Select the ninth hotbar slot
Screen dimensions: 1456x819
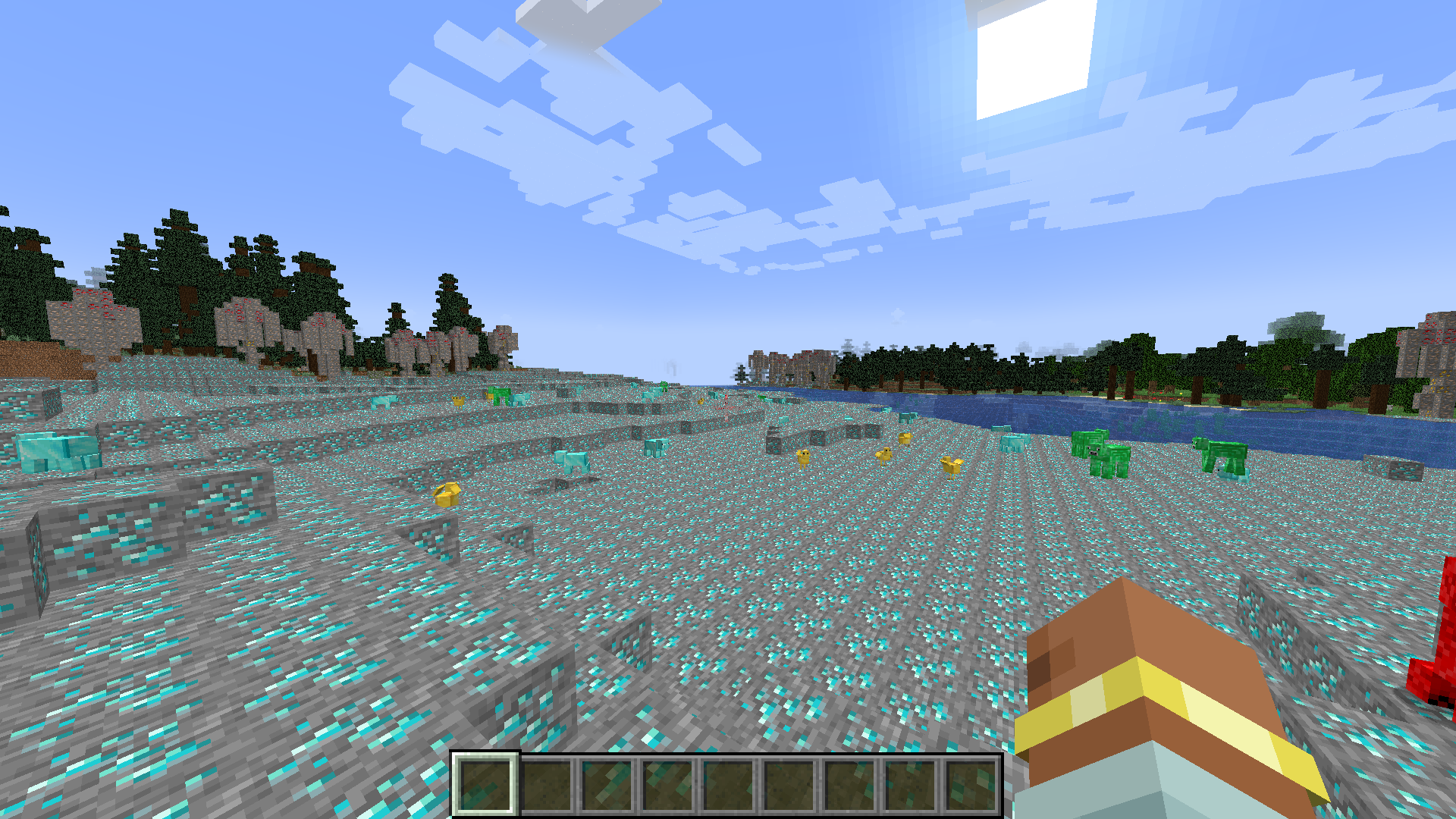pyautogui.click(x=969, y=786)
